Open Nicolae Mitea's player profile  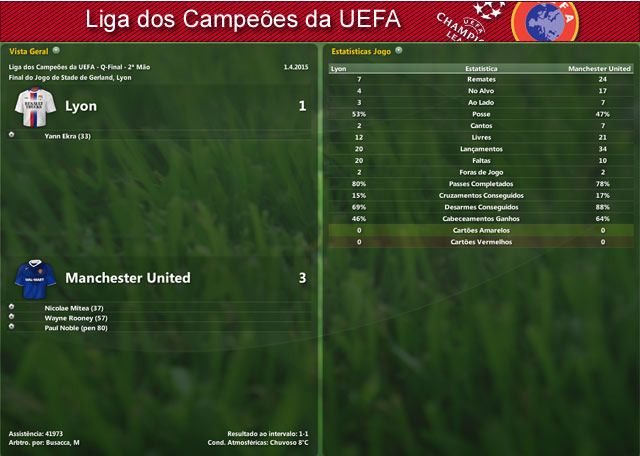(x=74, y=307)
